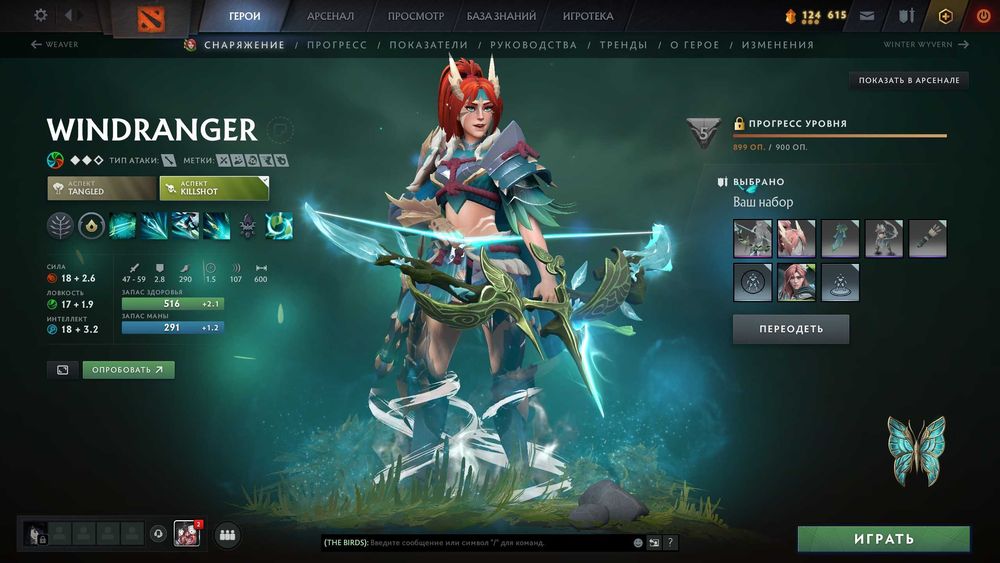Open the Игротека tab

click(x=588, y=16)
